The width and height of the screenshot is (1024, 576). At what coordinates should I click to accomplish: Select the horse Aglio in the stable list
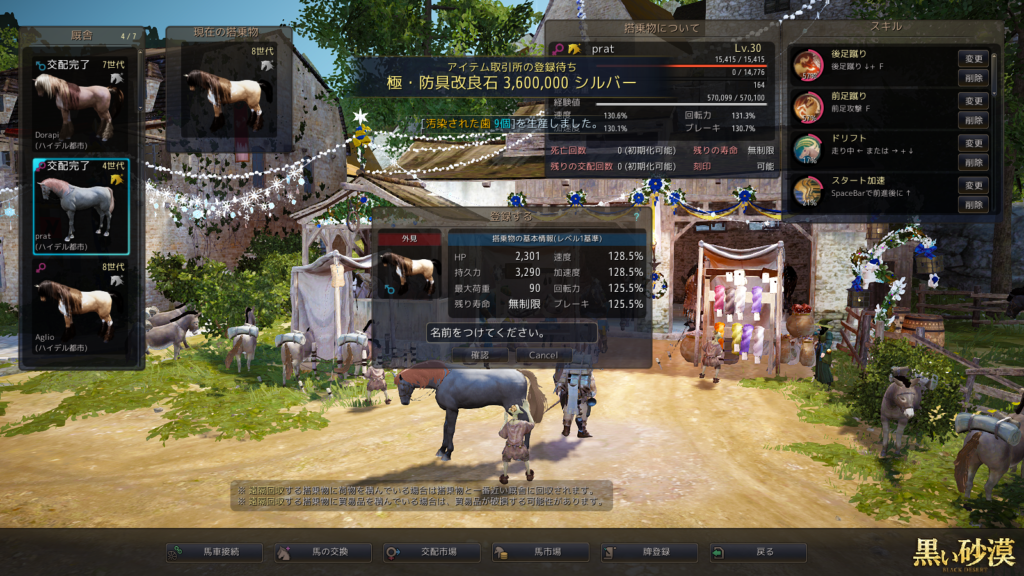[81, 311]
